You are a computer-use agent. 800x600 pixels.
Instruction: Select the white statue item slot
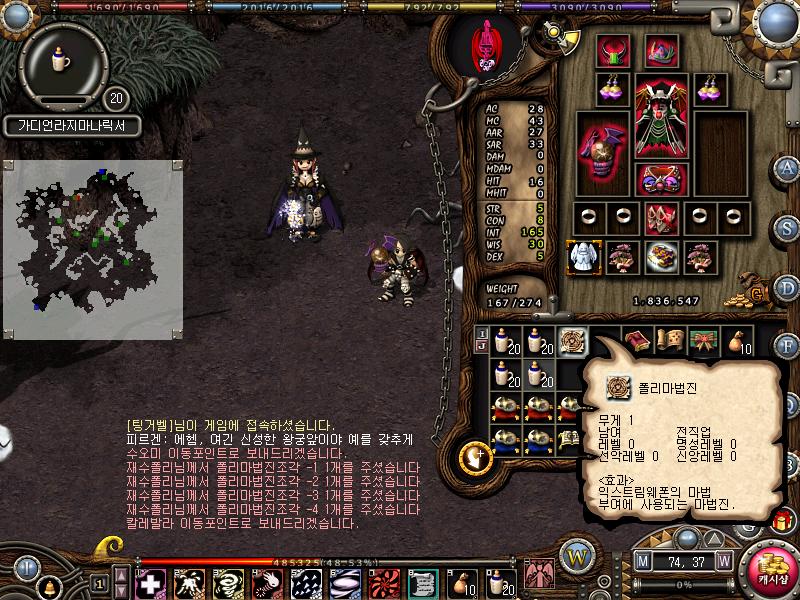point(582,257)
